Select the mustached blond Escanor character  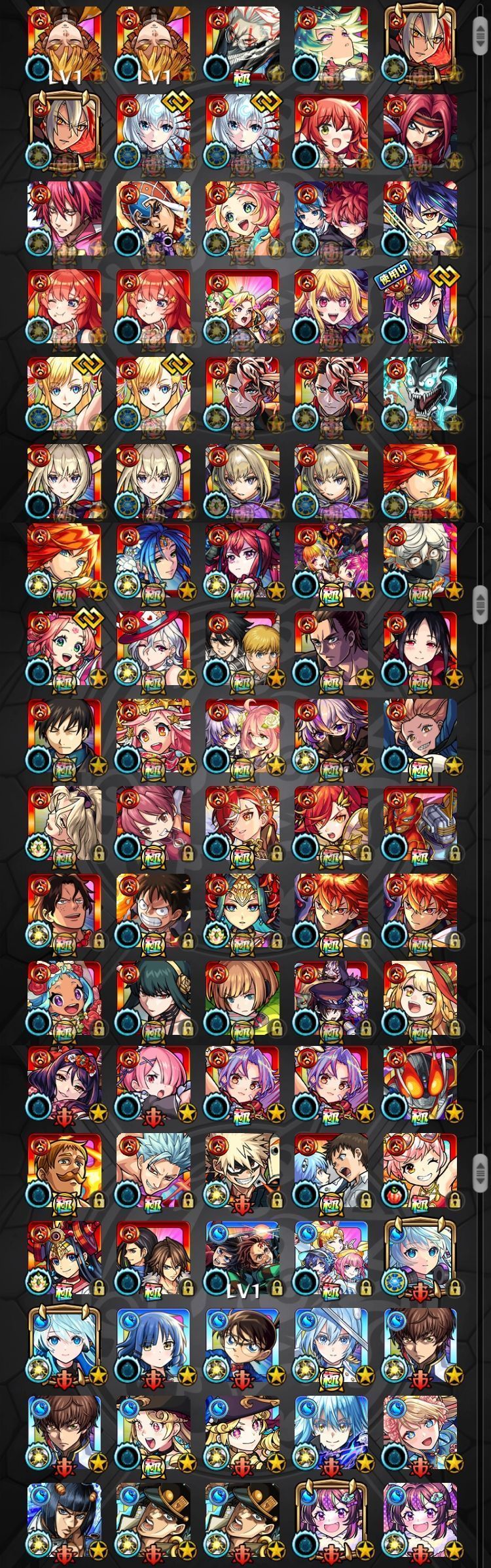pyautogui.click(x=65, y=1170)
